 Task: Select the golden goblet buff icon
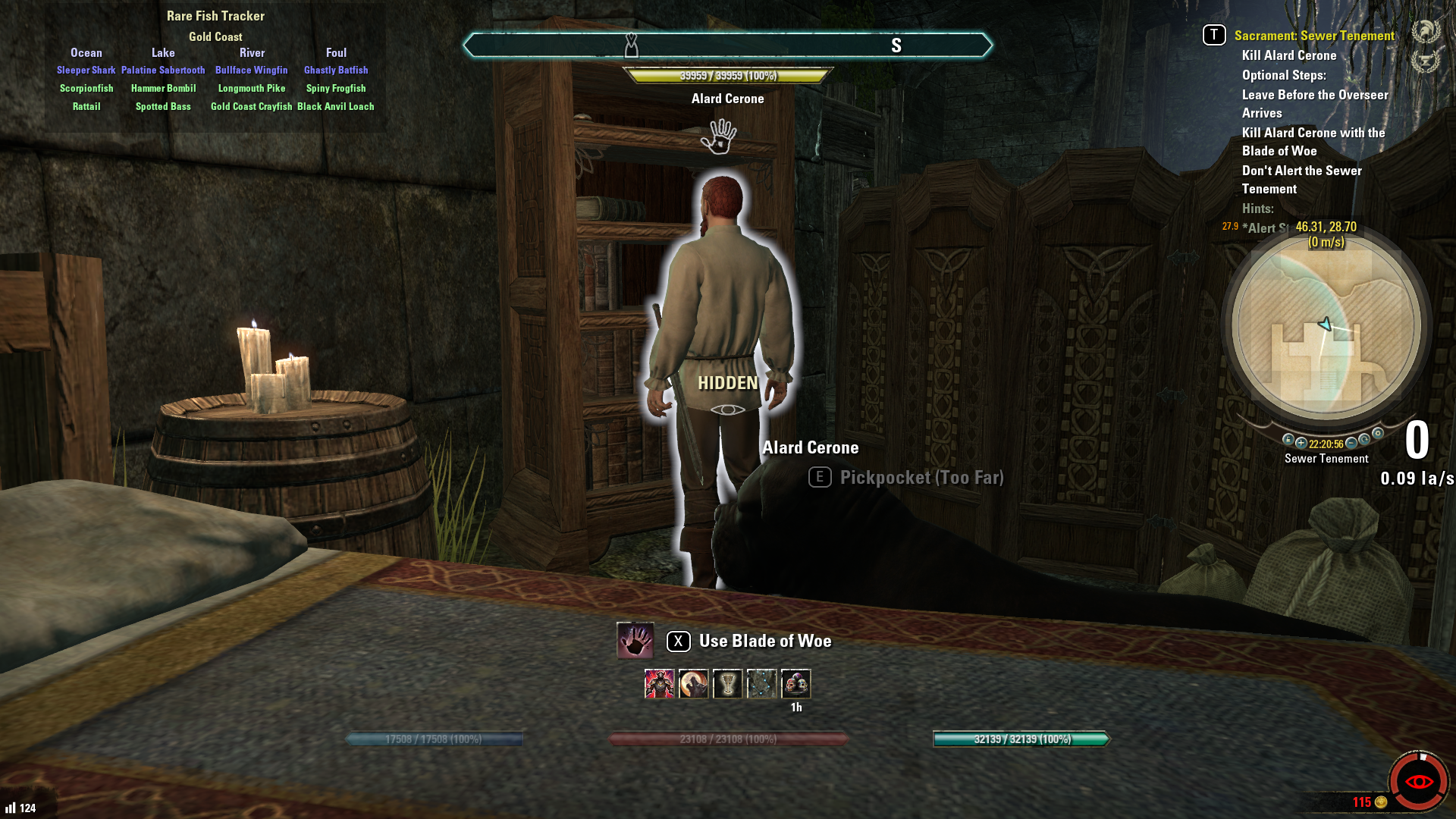(727, 684)
